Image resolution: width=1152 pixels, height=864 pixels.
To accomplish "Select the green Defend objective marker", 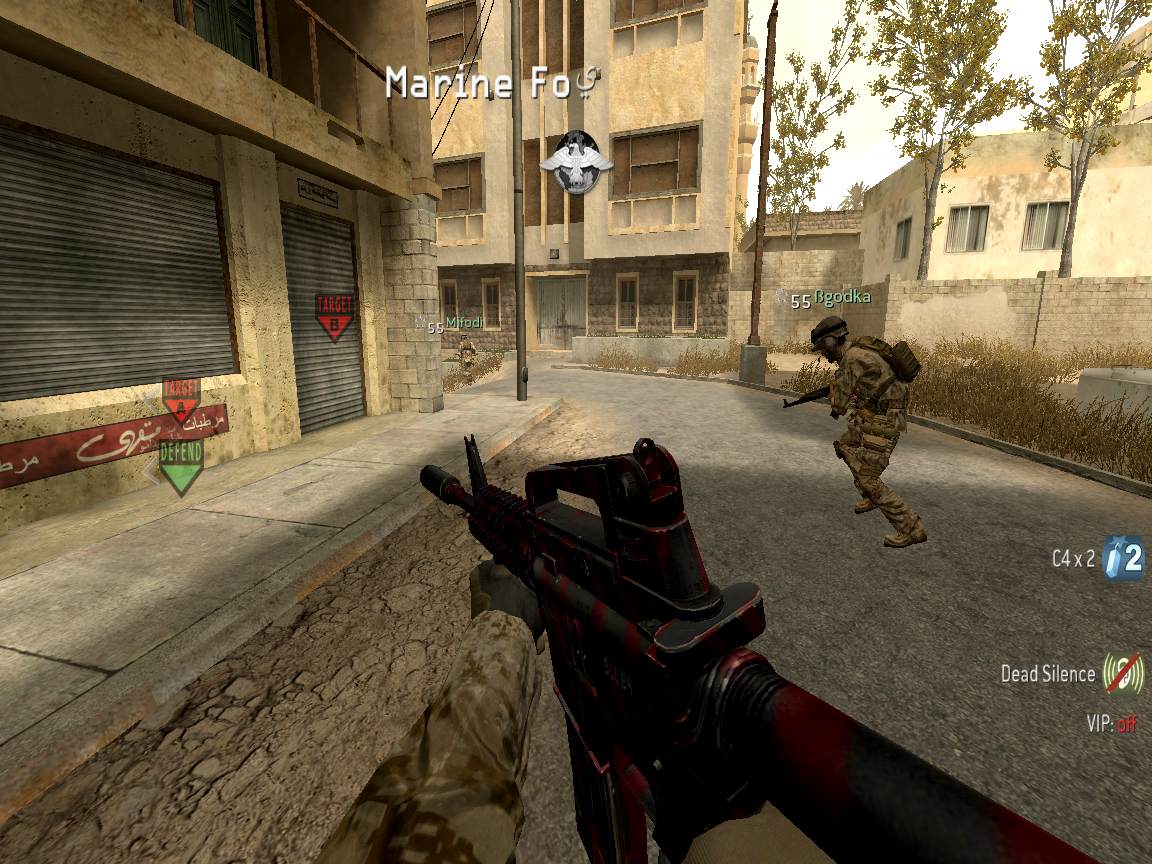I will click(181, 465).
